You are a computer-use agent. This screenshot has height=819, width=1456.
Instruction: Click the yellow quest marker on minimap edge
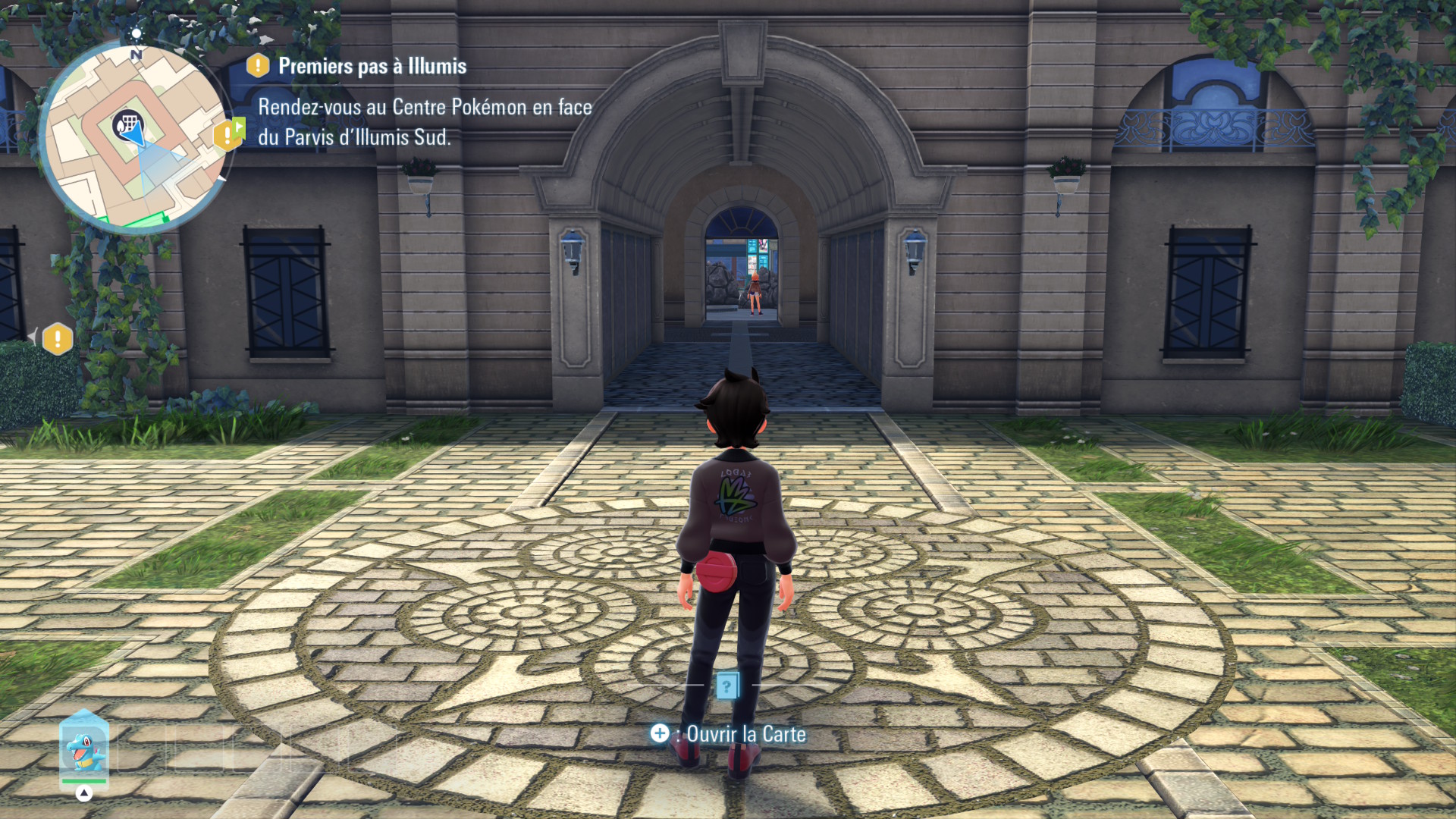click(x=228, y=135)
